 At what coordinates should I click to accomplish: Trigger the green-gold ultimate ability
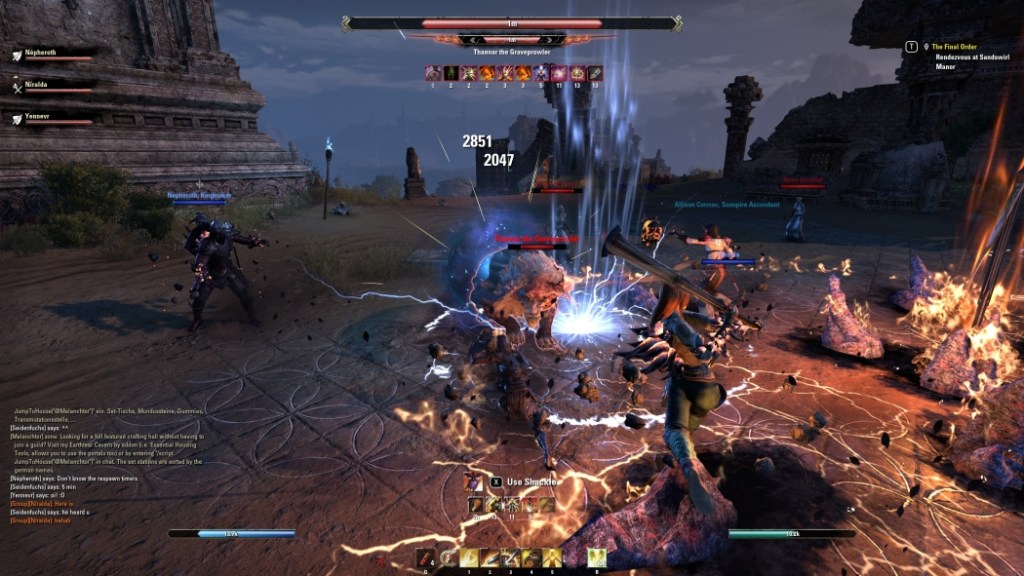point(597,558)
